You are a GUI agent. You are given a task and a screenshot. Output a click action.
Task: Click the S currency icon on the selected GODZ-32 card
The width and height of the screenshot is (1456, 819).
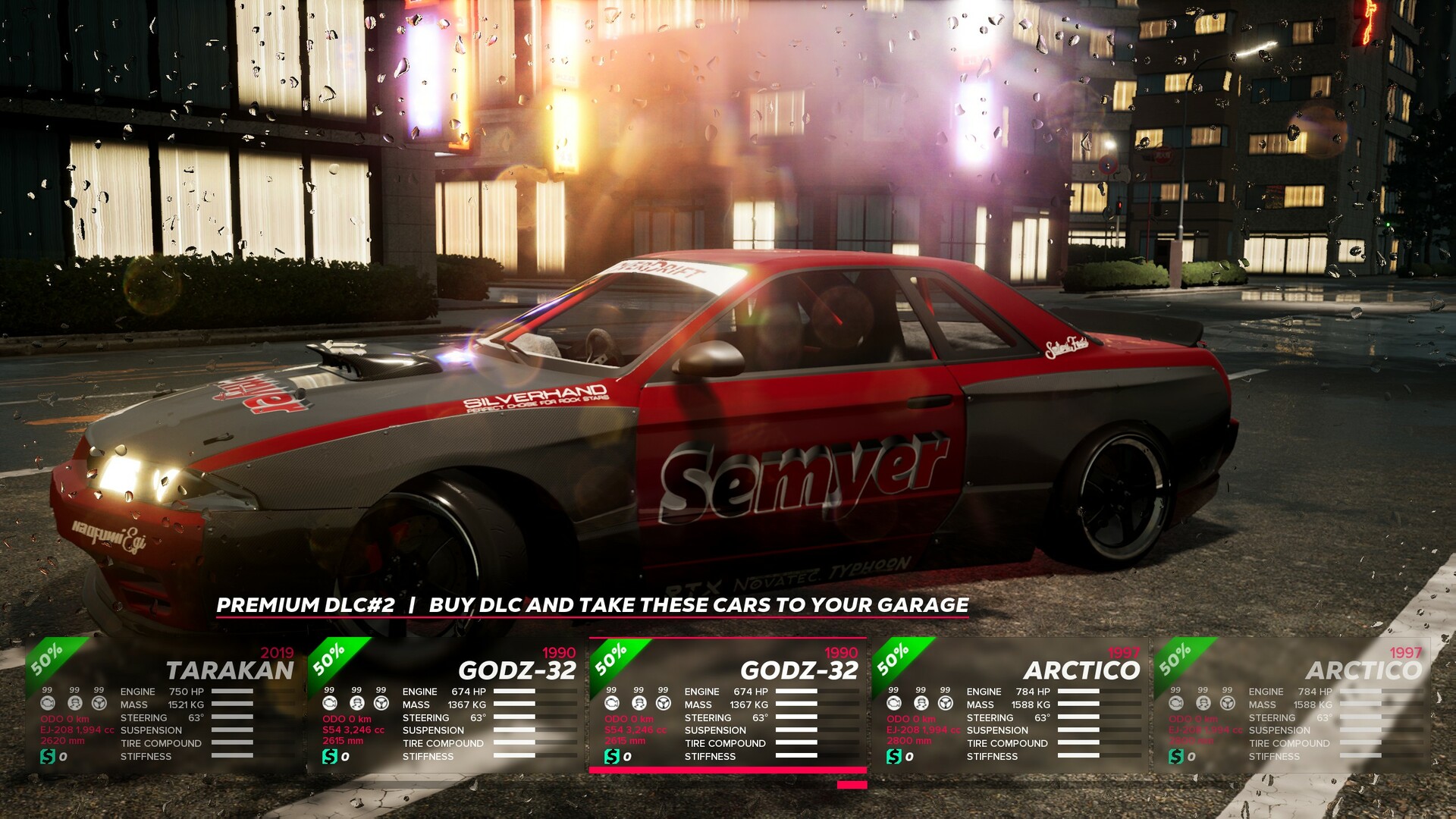click(613, 757)
